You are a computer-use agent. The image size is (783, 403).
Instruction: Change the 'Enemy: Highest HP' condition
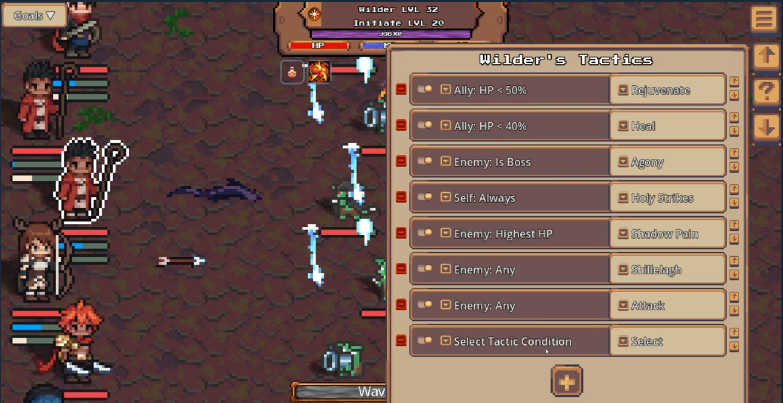(x=520, y=234)
